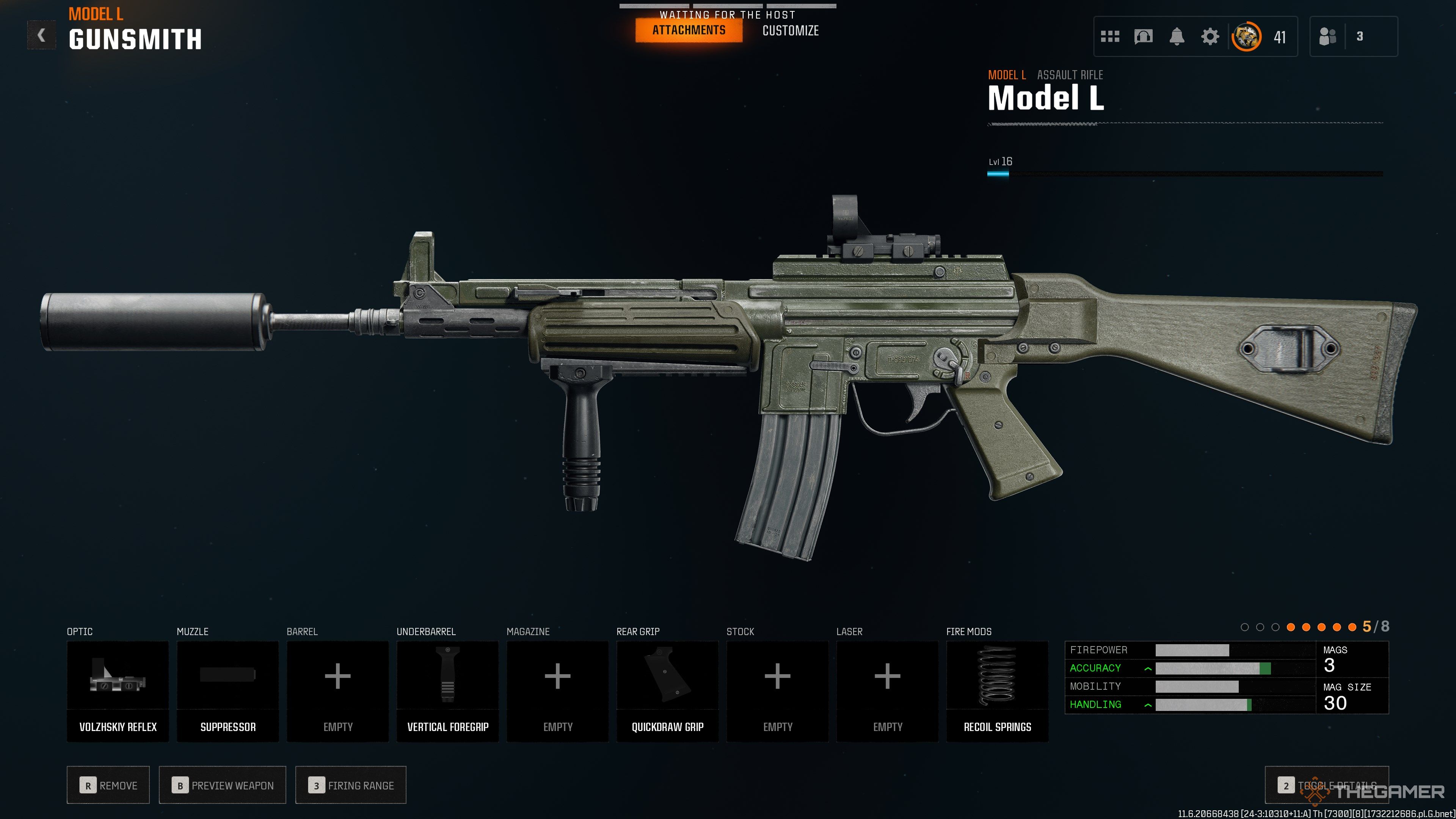Open the empty Magazine slot
Image resolution: width=1456 pixels, height=819 pixels.
tap(557, 691)
